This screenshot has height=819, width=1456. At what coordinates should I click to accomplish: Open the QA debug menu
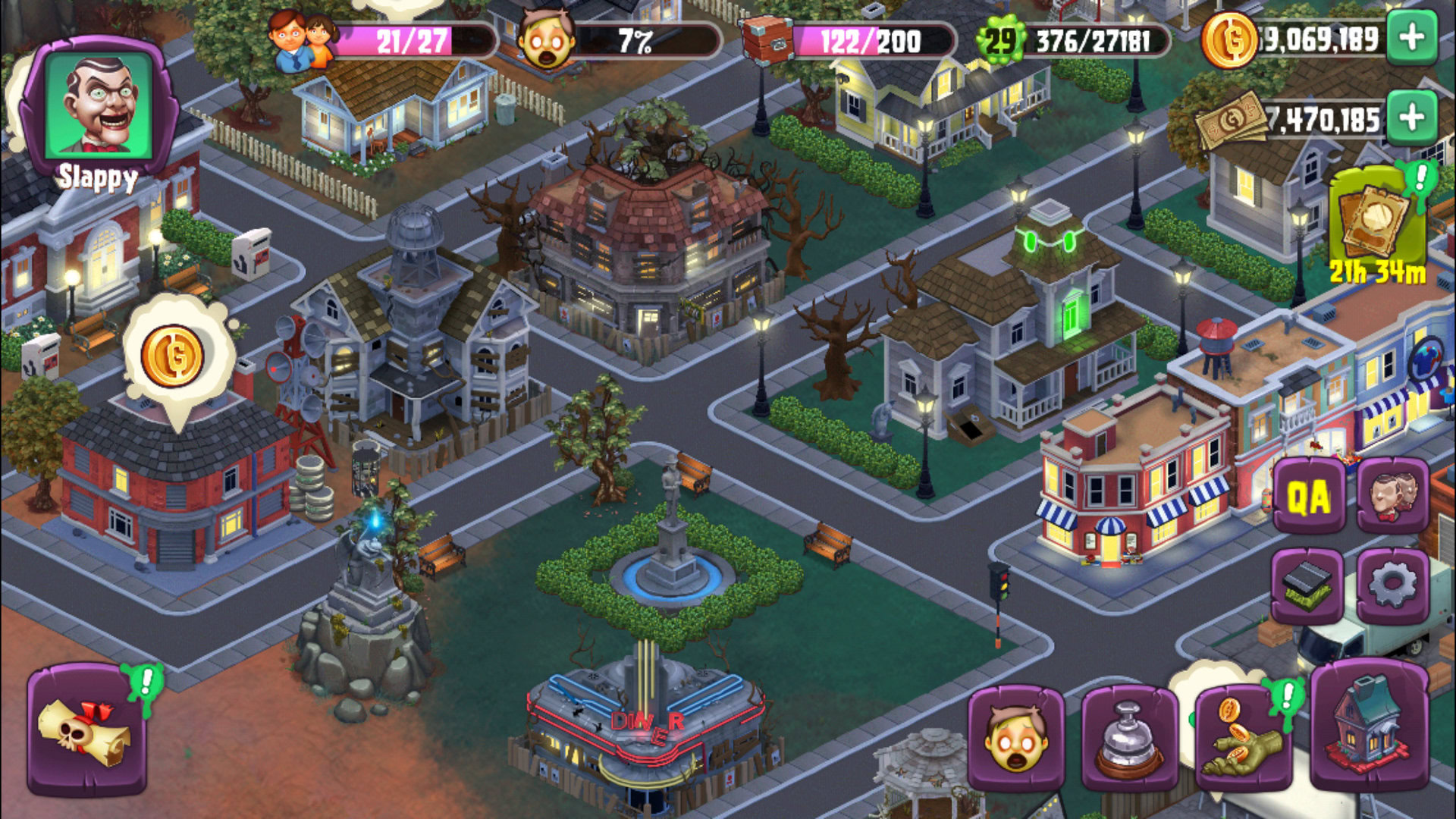pos(1309,497)
